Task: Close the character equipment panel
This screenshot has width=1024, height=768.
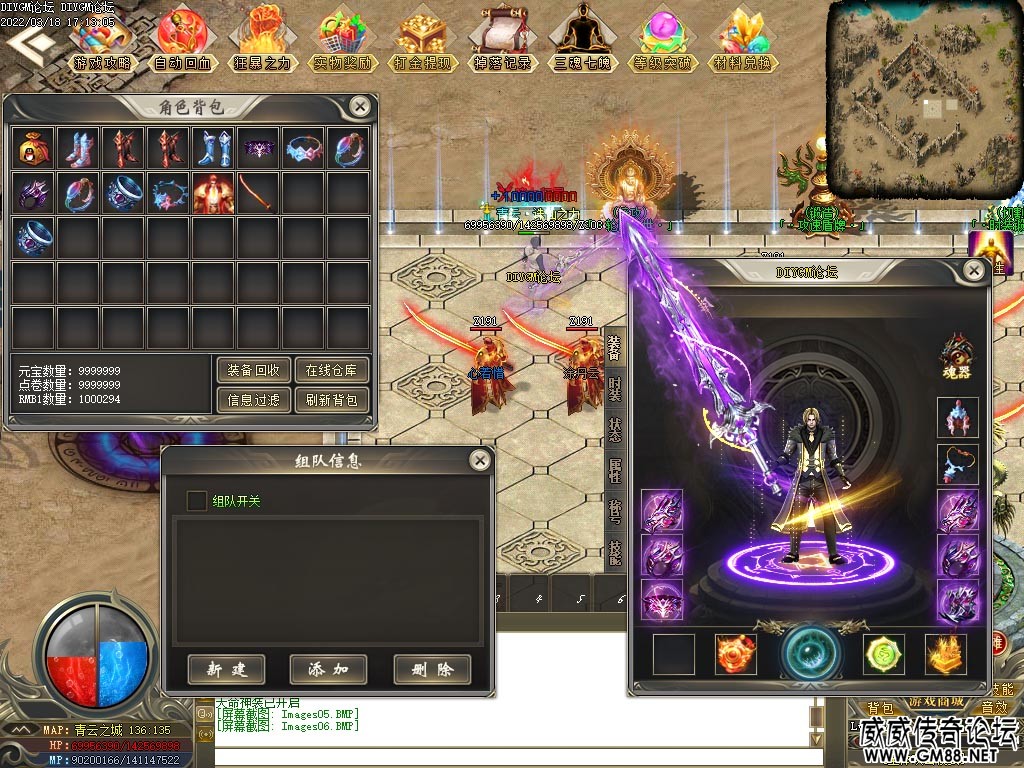Action: [973, 271]
